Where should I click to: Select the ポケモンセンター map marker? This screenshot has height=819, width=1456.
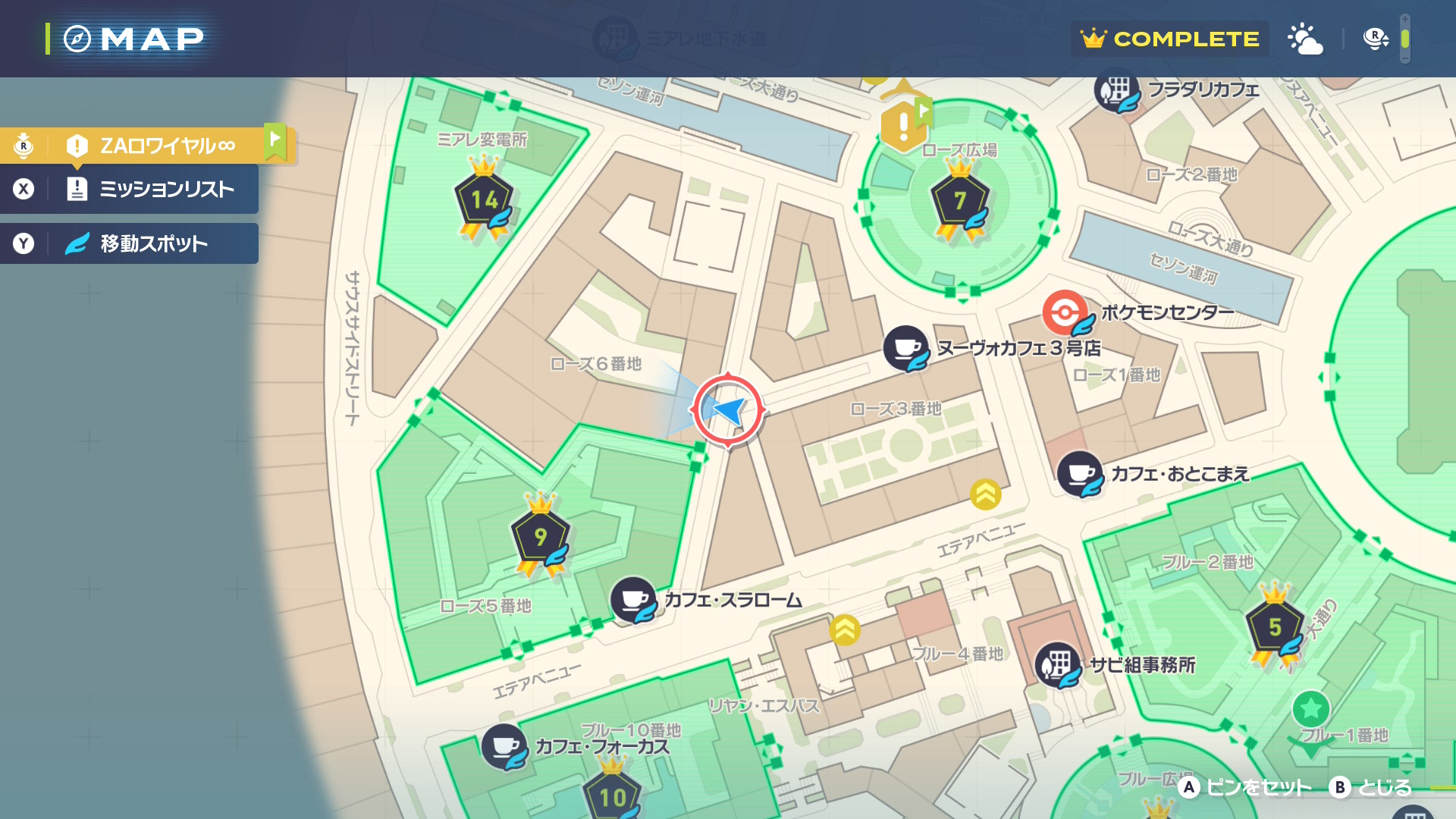point(1065,312)
